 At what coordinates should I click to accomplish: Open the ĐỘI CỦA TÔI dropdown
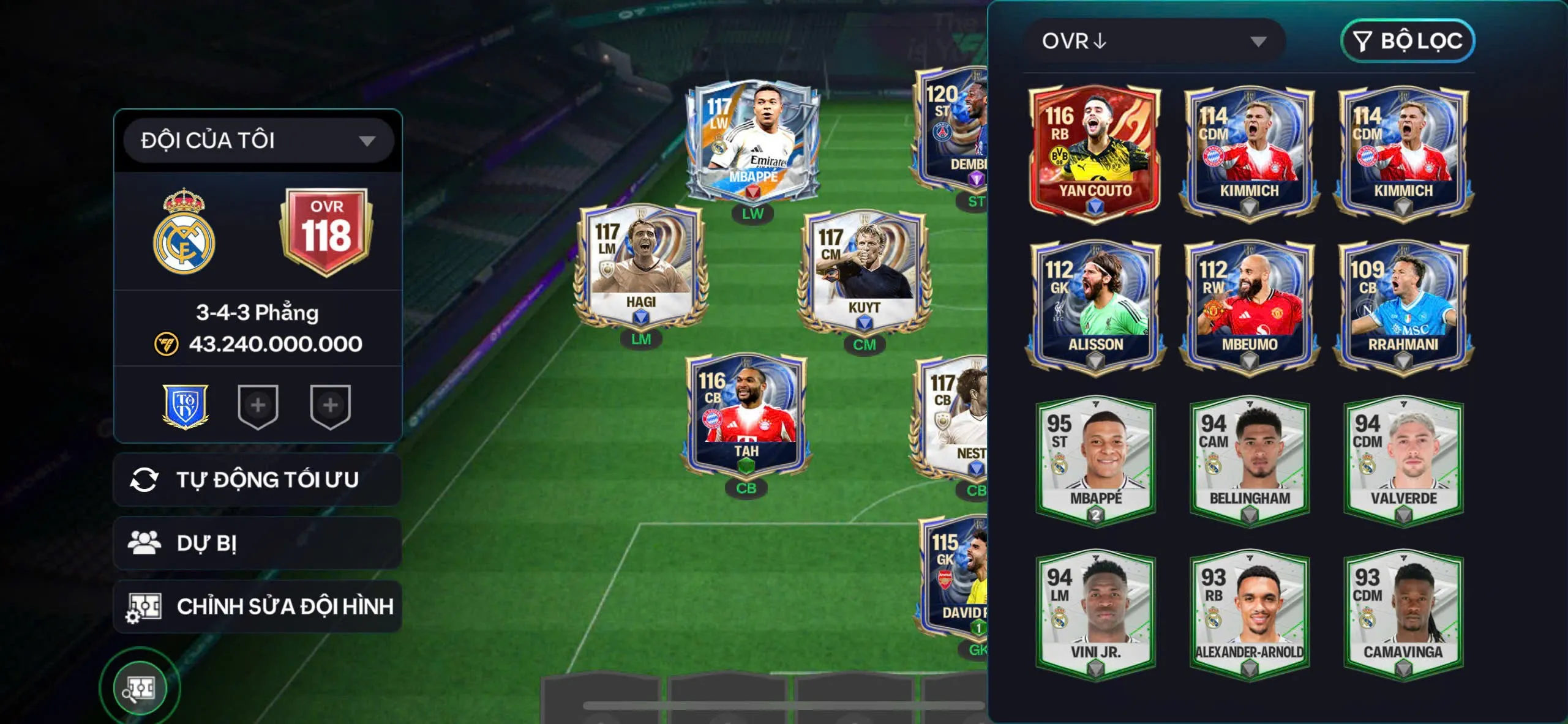pos(258,140)
